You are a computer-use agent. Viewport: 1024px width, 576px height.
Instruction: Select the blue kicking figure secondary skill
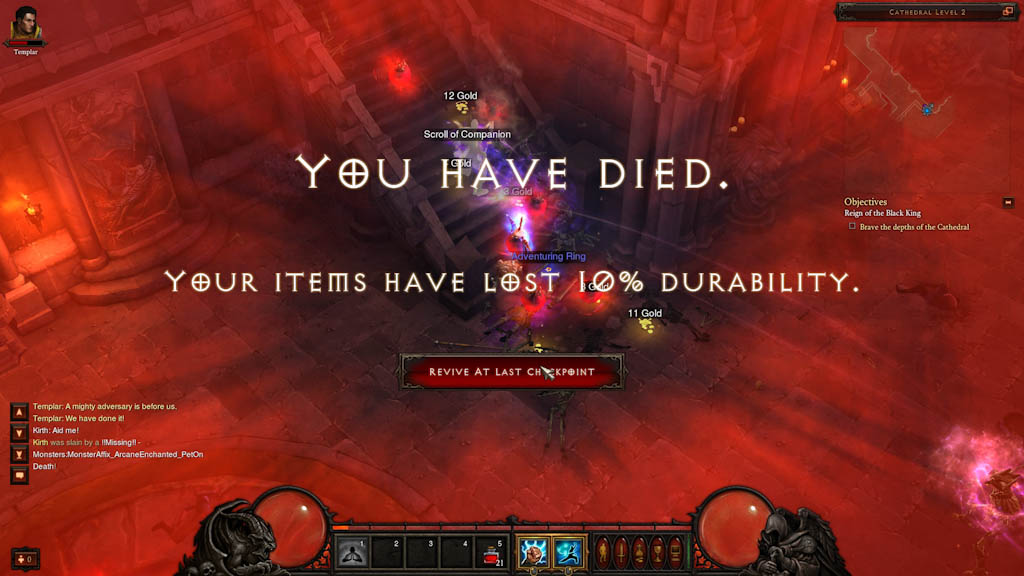[569, 552]
